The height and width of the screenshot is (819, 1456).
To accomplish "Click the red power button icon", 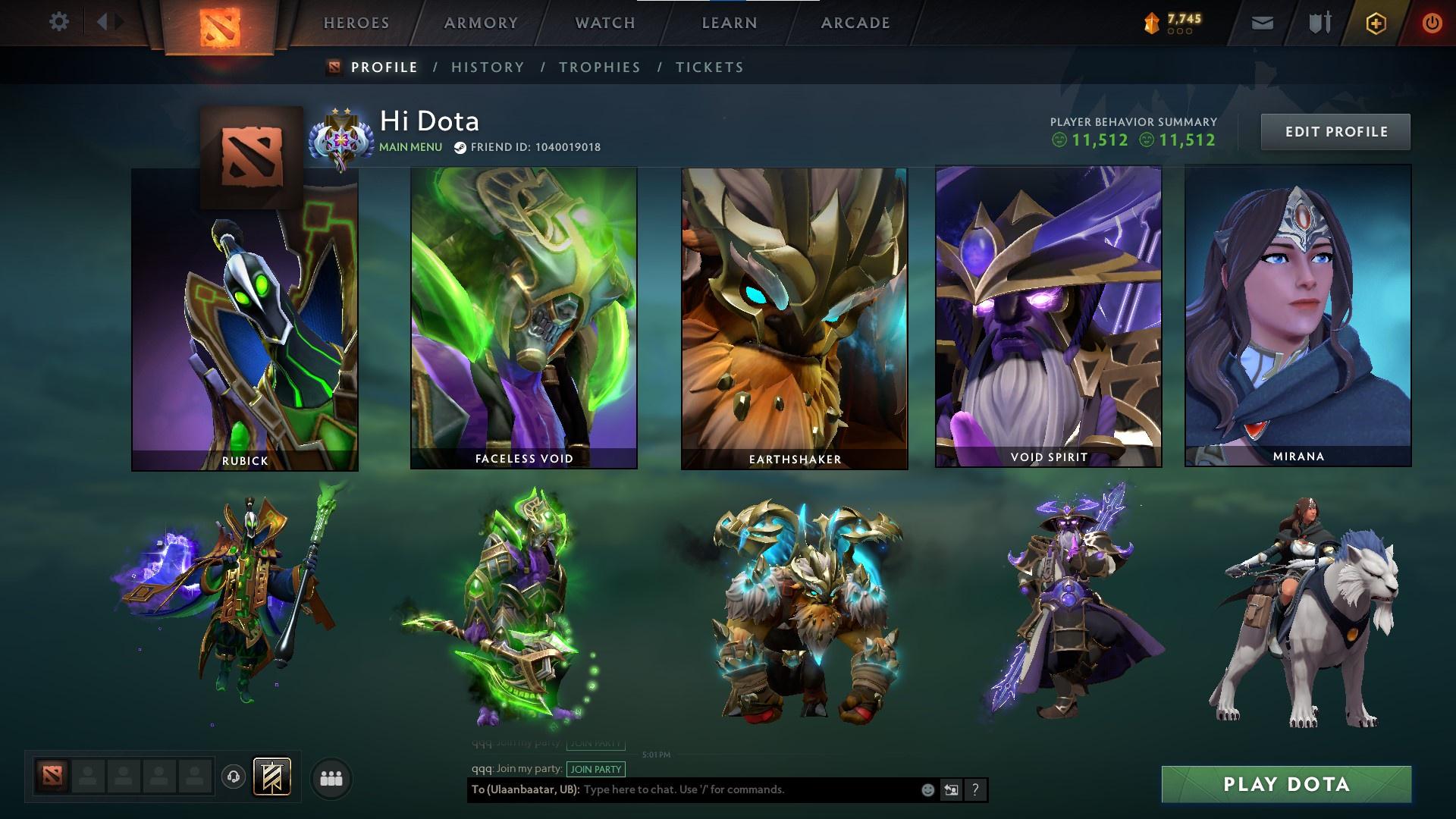I will 1431,21.
